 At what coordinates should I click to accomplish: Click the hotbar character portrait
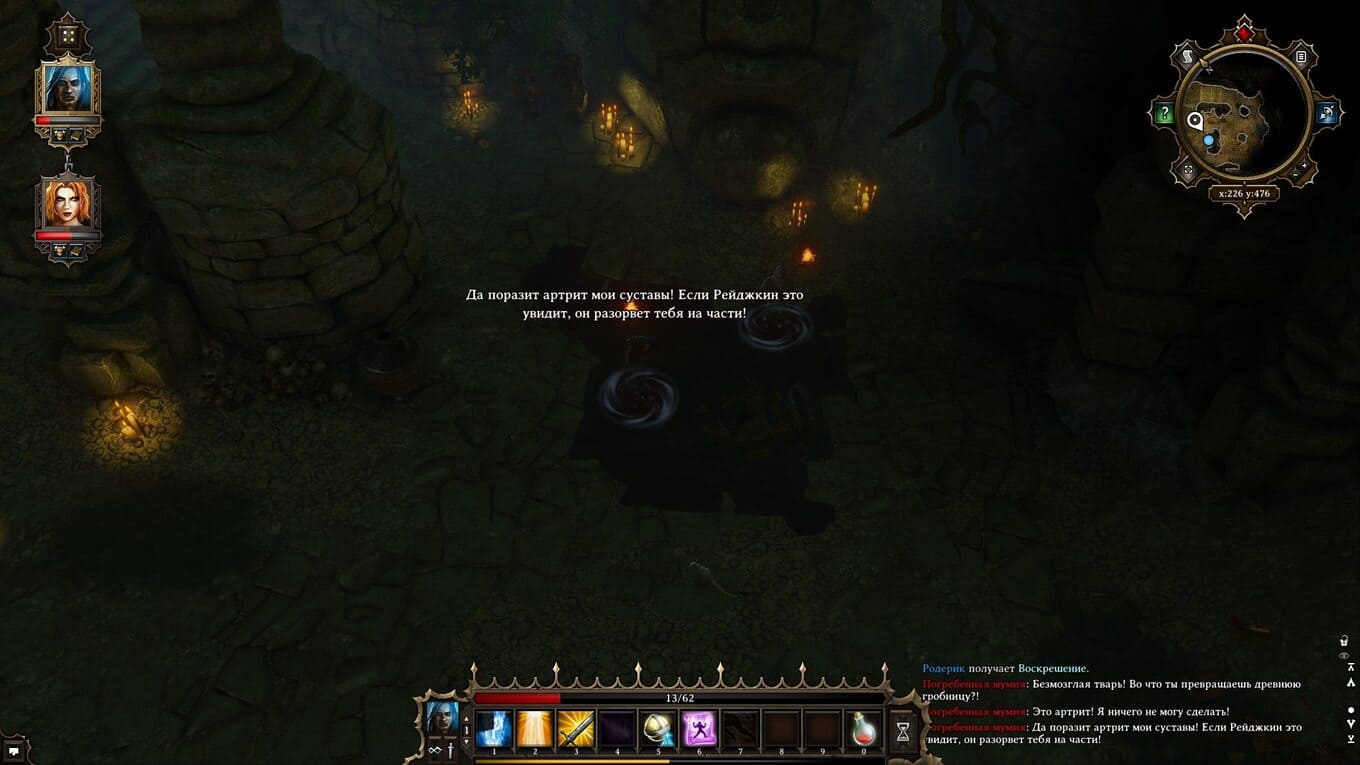click(x=442, y=718)
